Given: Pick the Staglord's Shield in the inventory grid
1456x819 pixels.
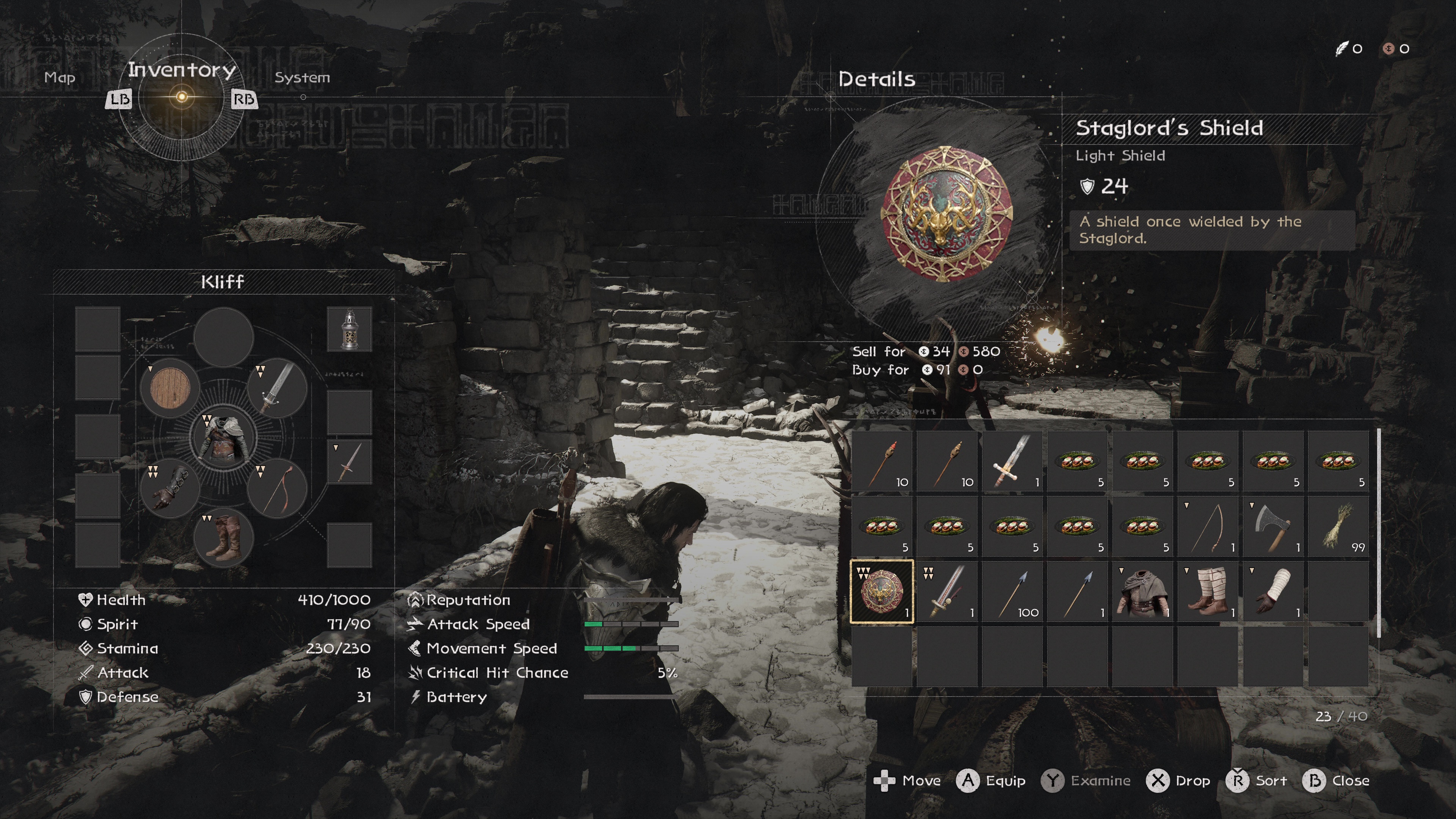Looking at the screenshot, I should point(882,591).
